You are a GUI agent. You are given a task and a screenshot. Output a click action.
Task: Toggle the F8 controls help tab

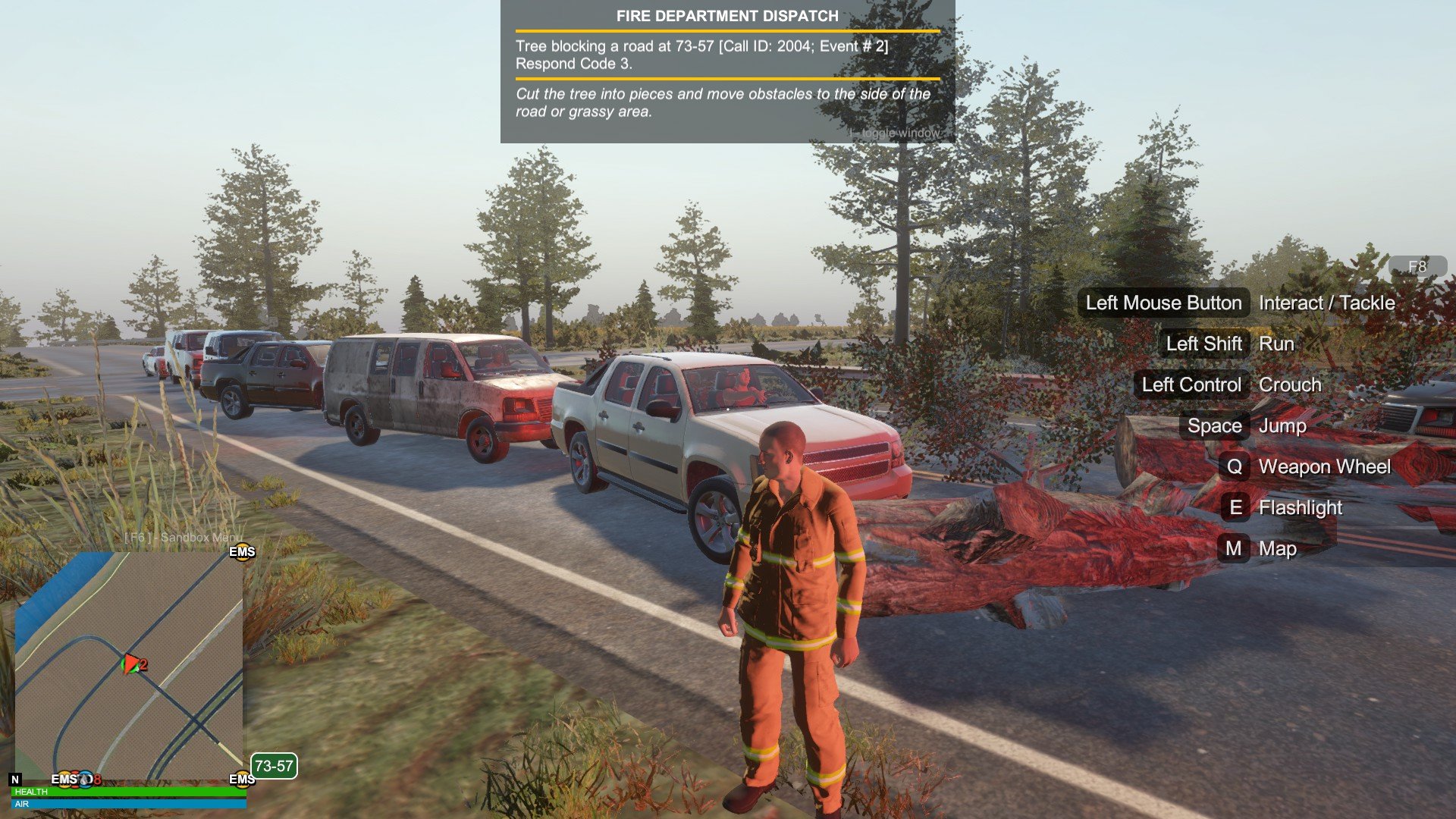tap(1417, 266)
